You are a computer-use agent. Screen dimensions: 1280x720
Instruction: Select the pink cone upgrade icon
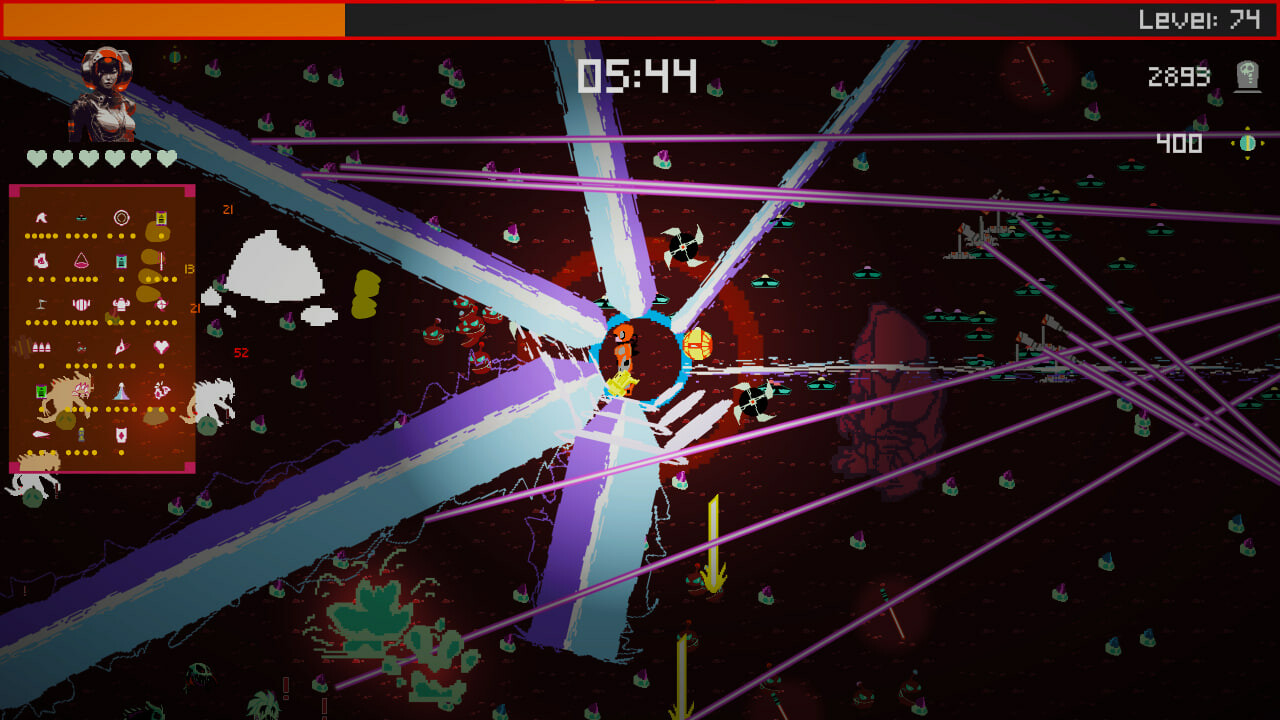[81, 260]
